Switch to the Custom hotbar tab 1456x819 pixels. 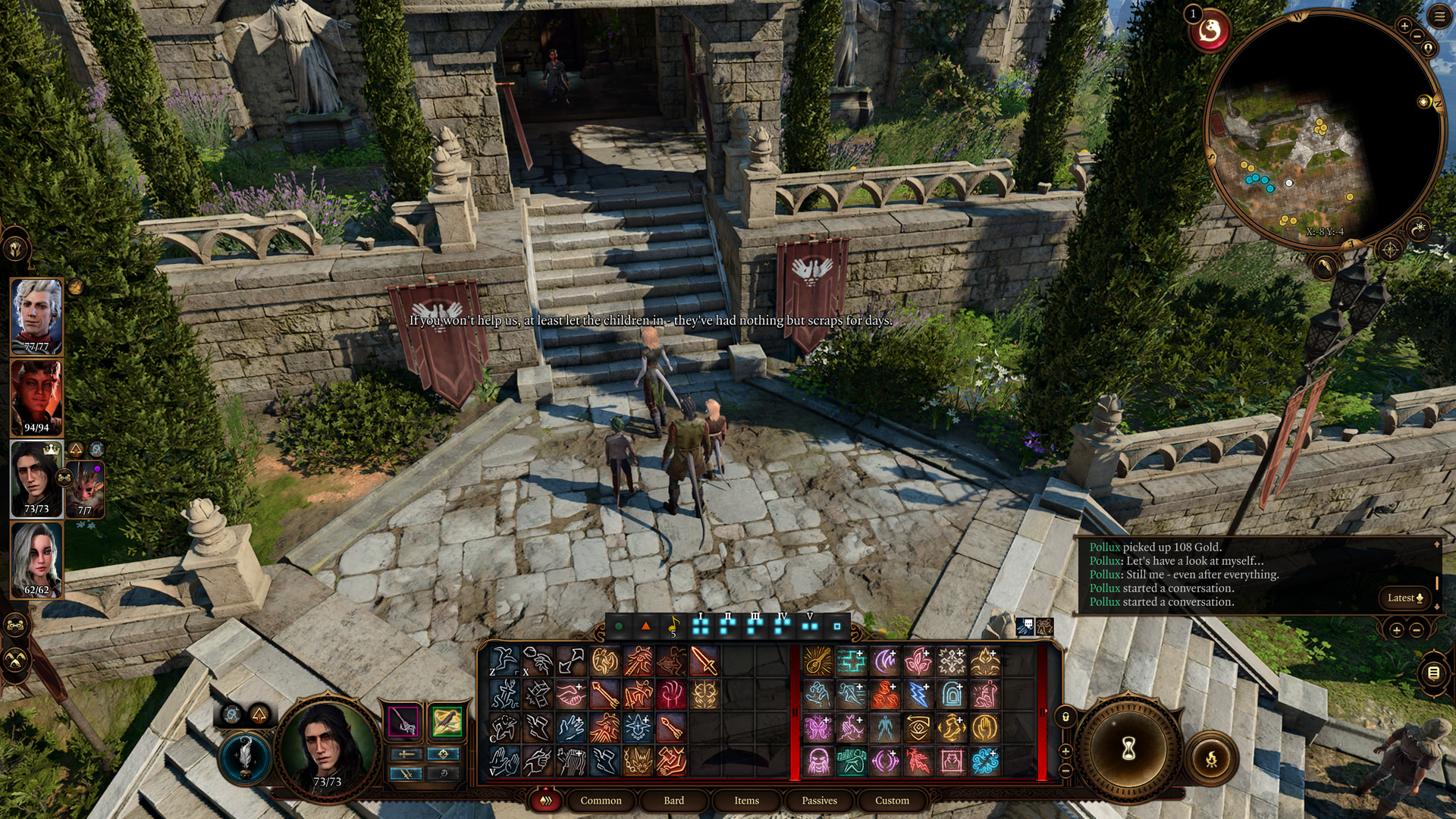[x=892, y=801]
